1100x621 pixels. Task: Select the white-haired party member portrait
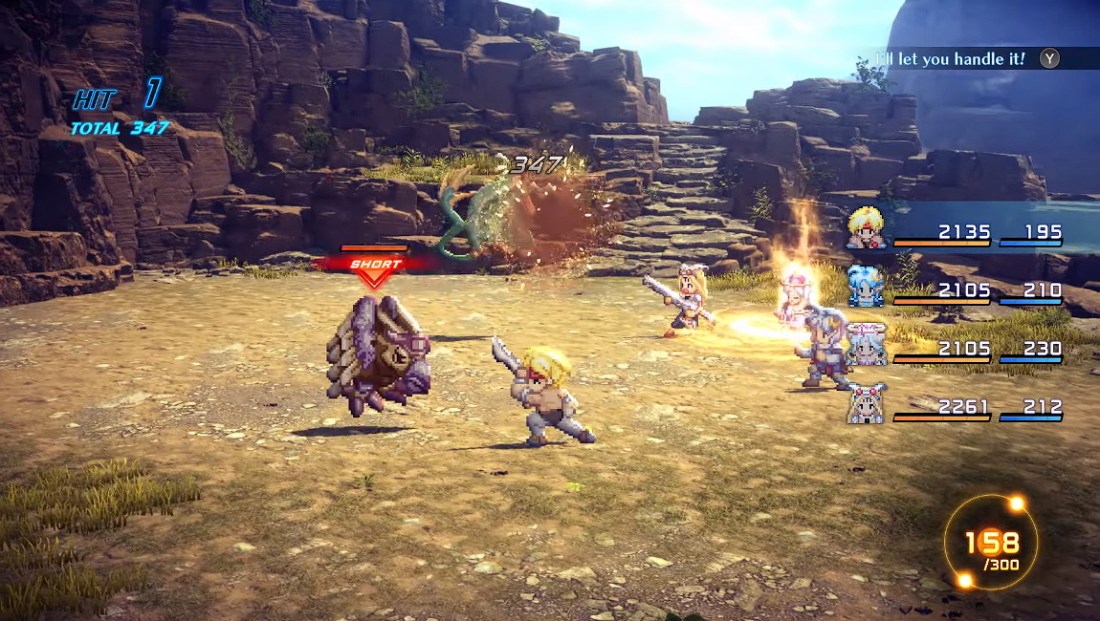pyautogui.click(x=866, y=345)
